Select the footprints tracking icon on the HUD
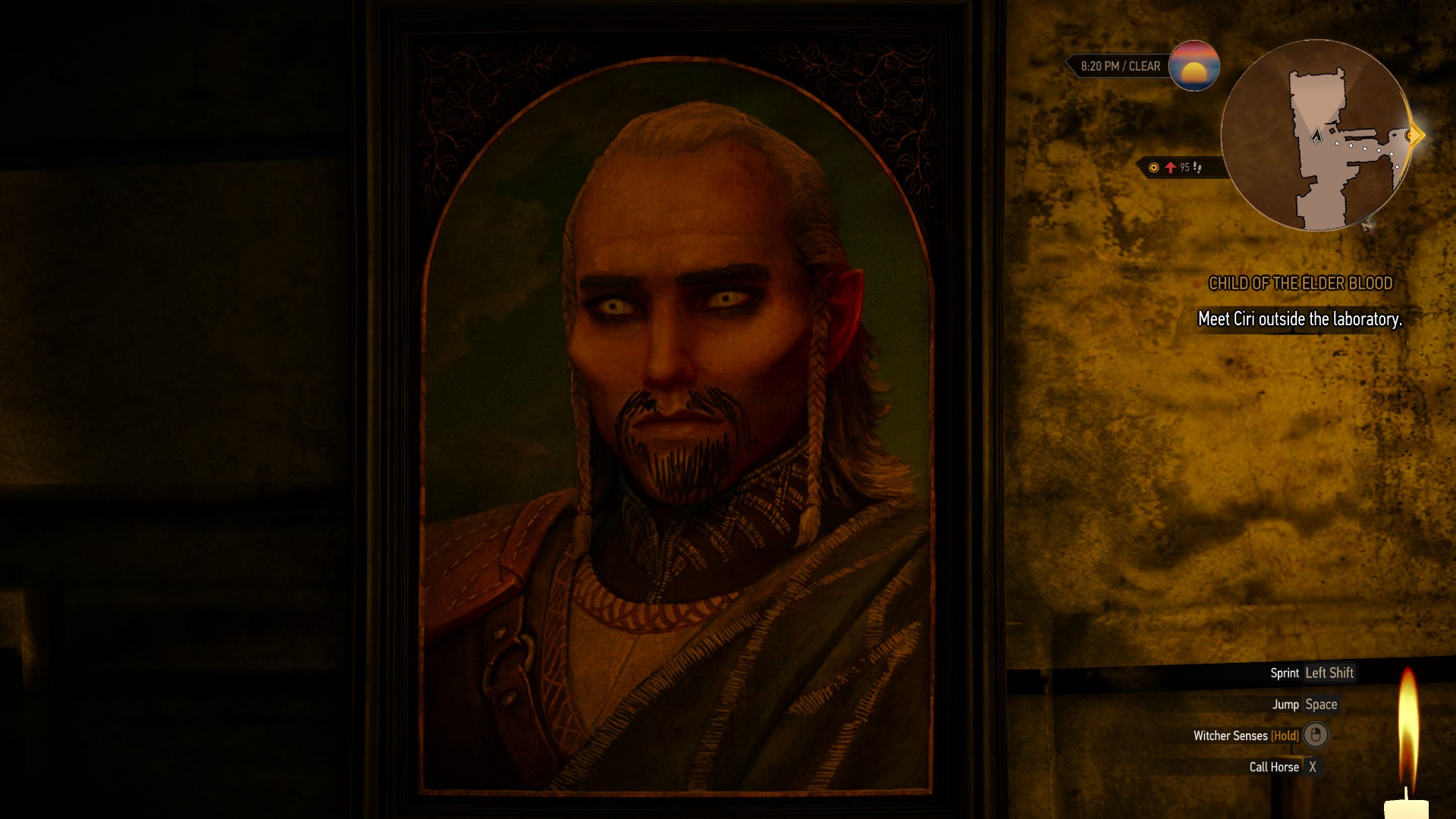1456x819 pixels. click(x=1198, y=168)
